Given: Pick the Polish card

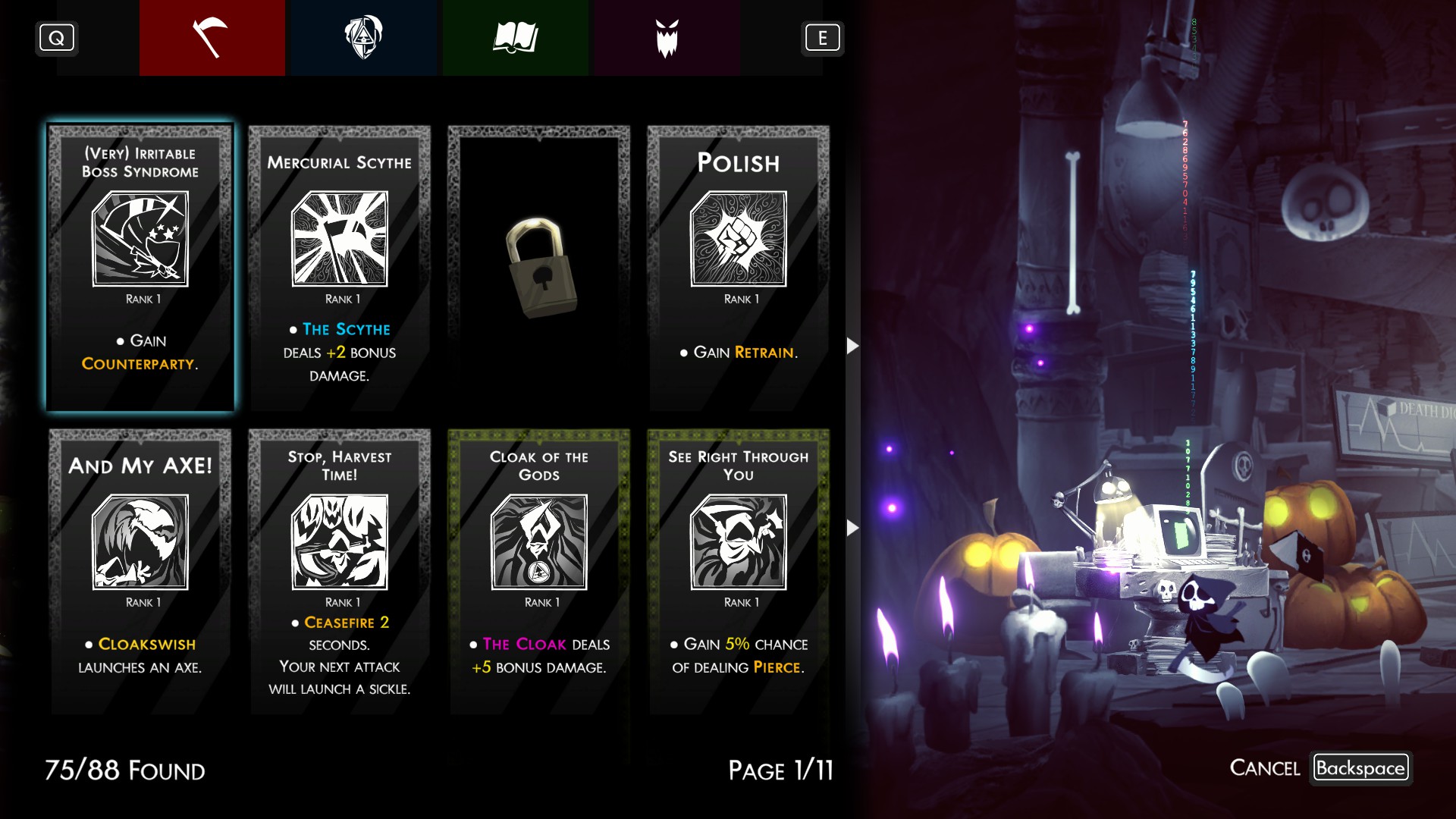Looking at the screenshot, I should pyautogui.click(x=739, y=268).
